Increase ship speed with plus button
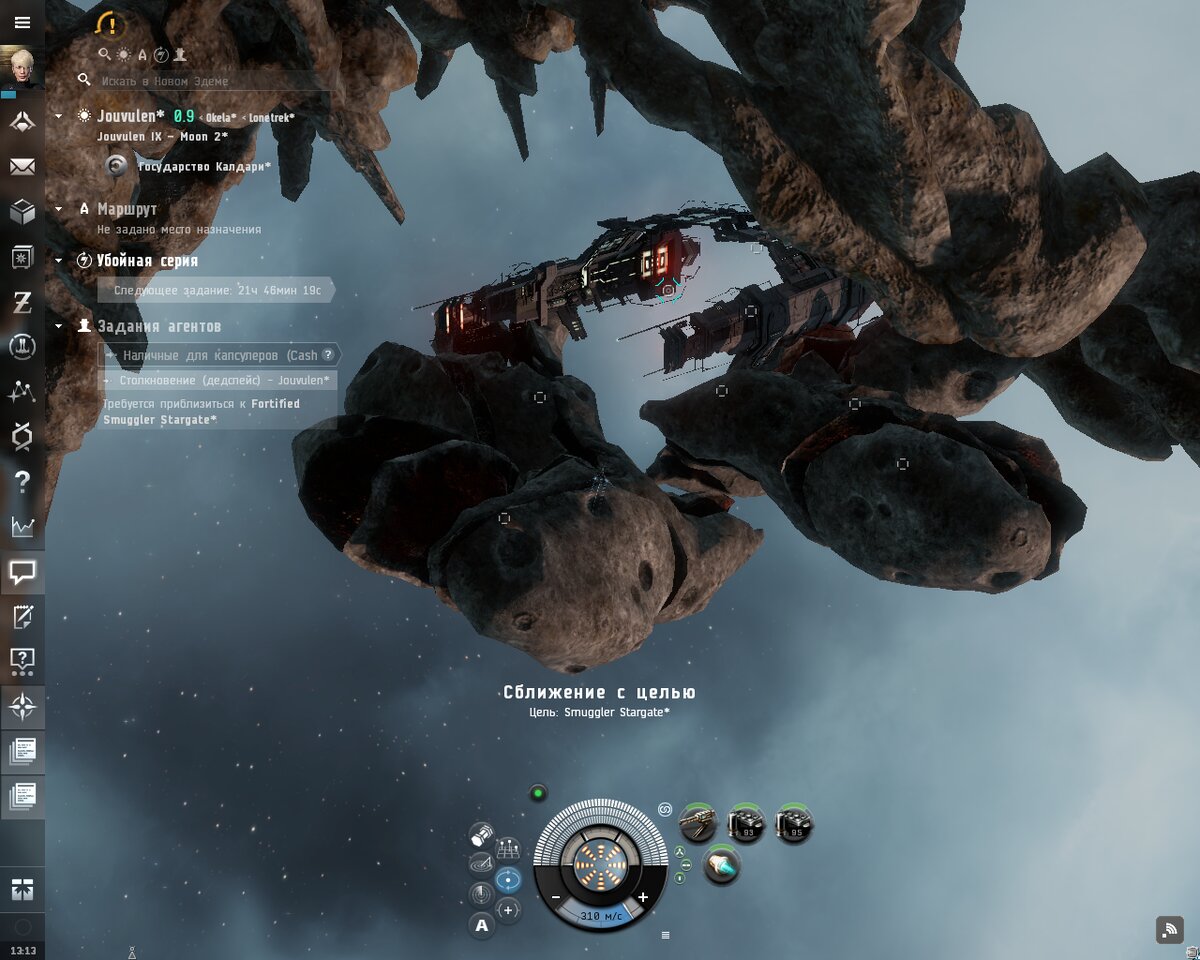1200x960 pixels. click(x=642, y=898)
